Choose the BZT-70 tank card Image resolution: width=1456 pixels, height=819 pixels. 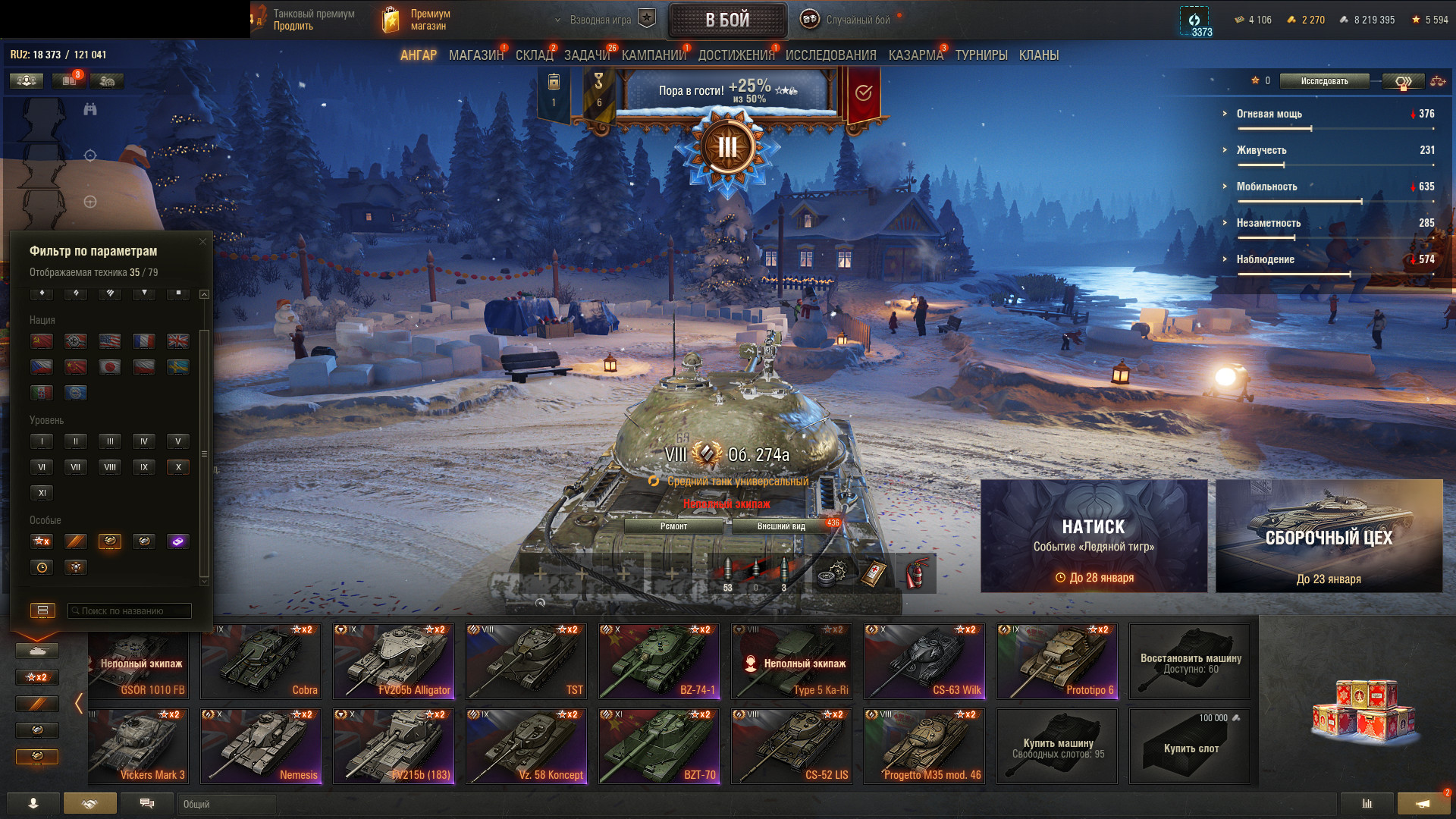[x=658, y=746]
